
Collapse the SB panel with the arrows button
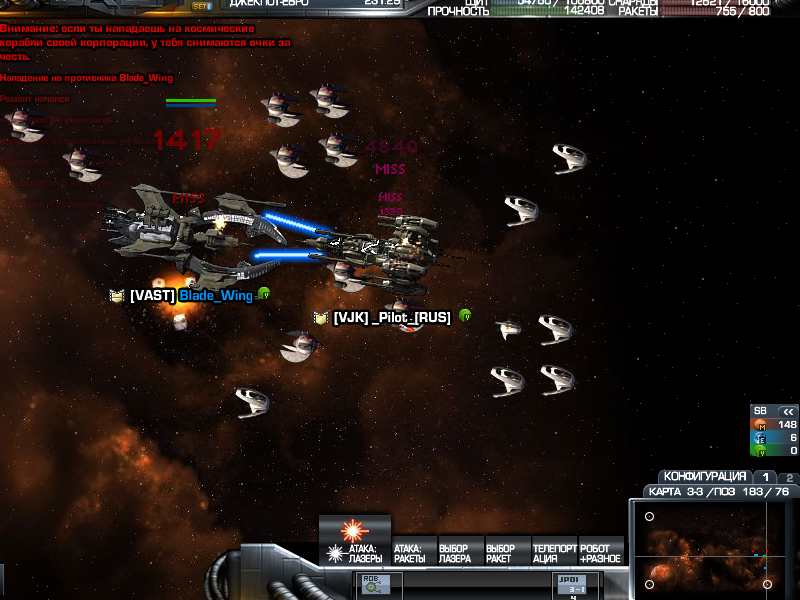(x=787, y=411)
